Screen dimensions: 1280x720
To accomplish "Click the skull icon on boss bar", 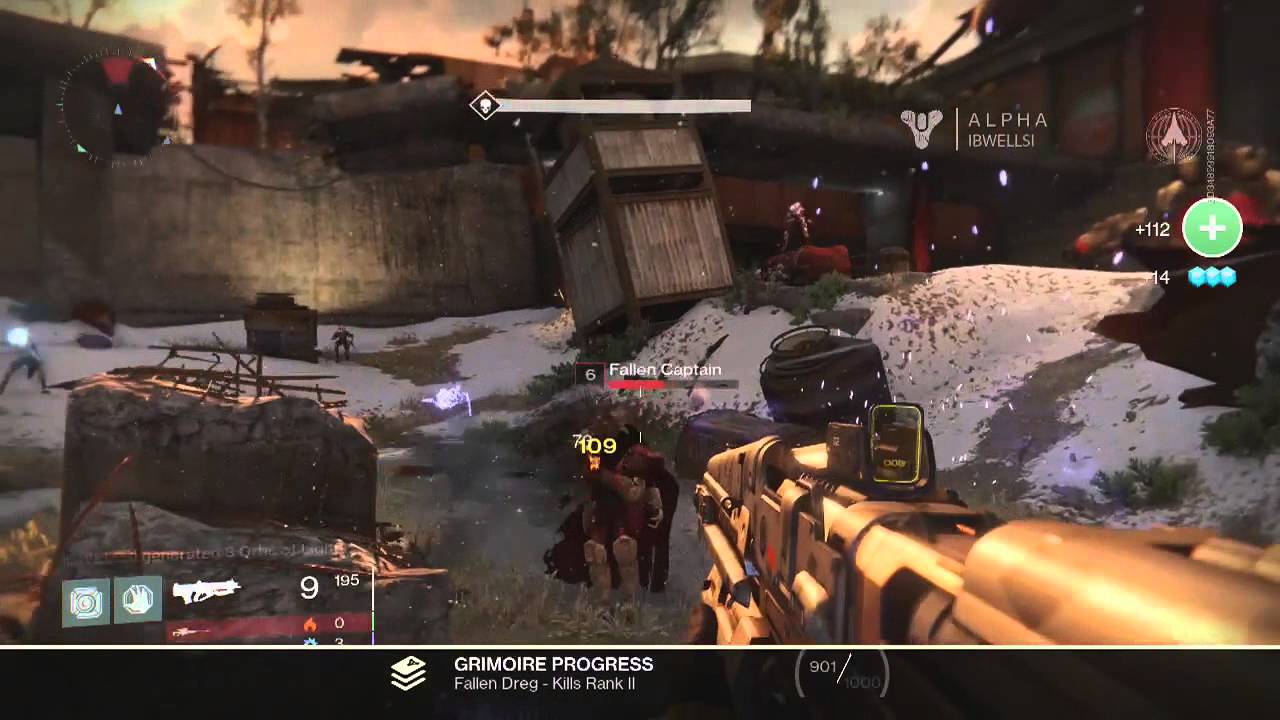I will pos(485,106).
